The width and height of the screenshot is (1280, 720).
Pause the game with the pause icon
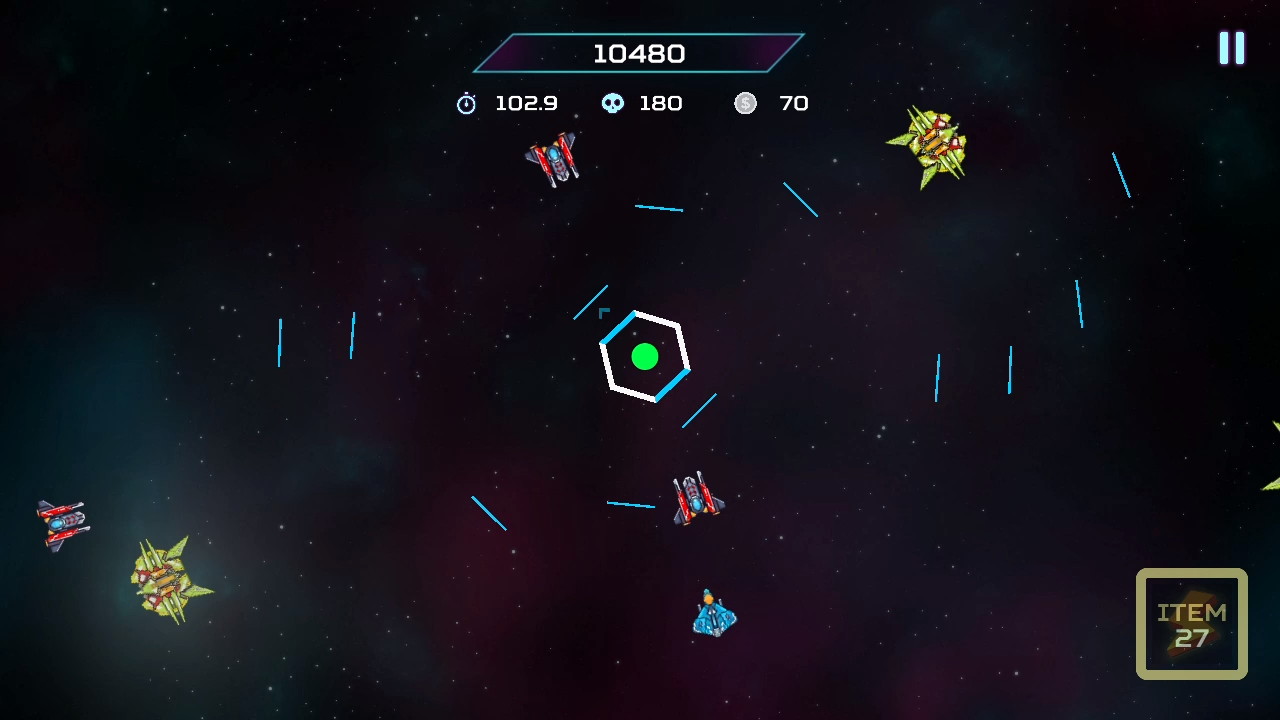tap(1231, 47)
